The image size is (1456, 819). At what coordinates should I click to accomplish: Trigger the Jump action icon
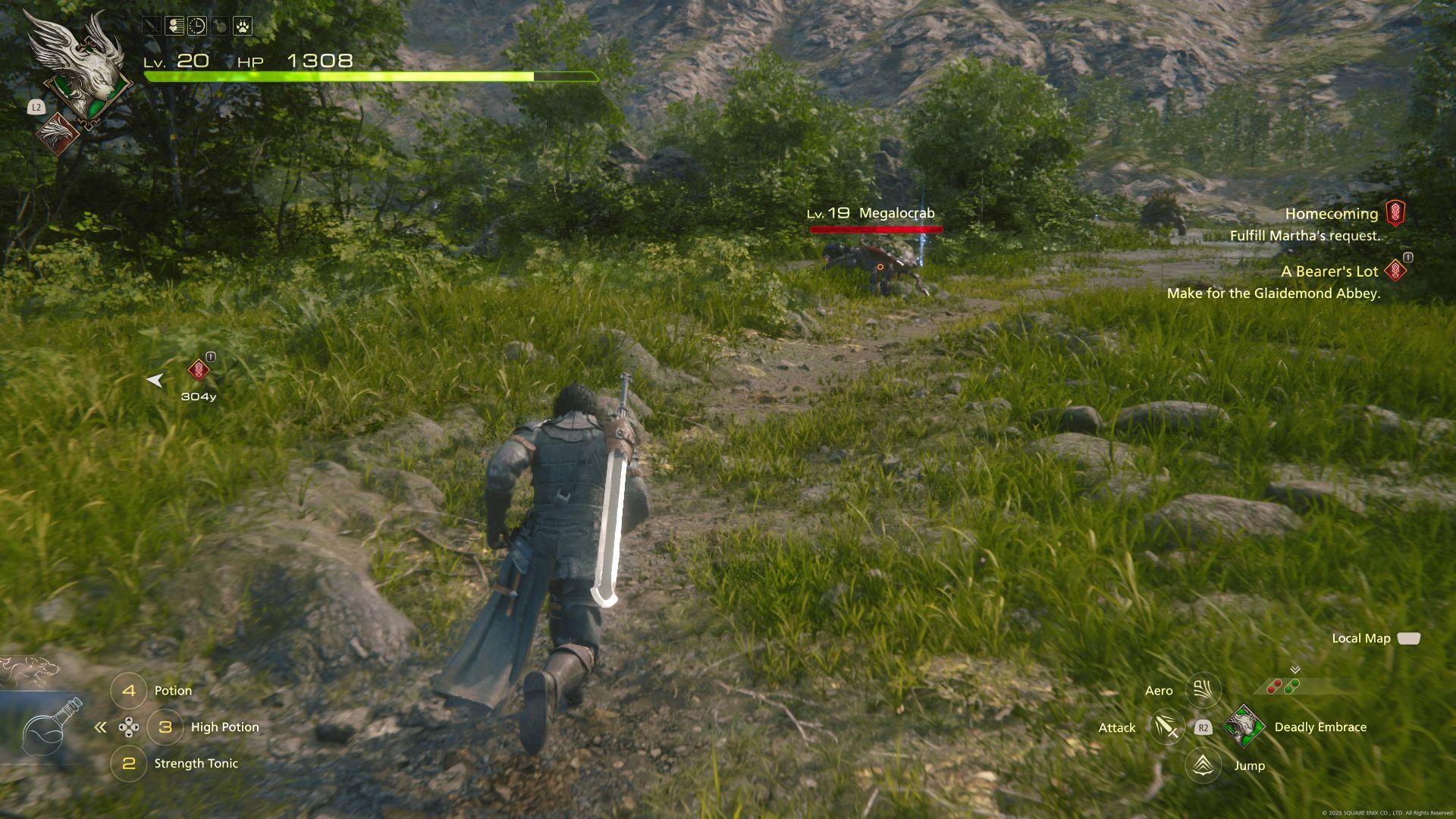coord(1203,765)
